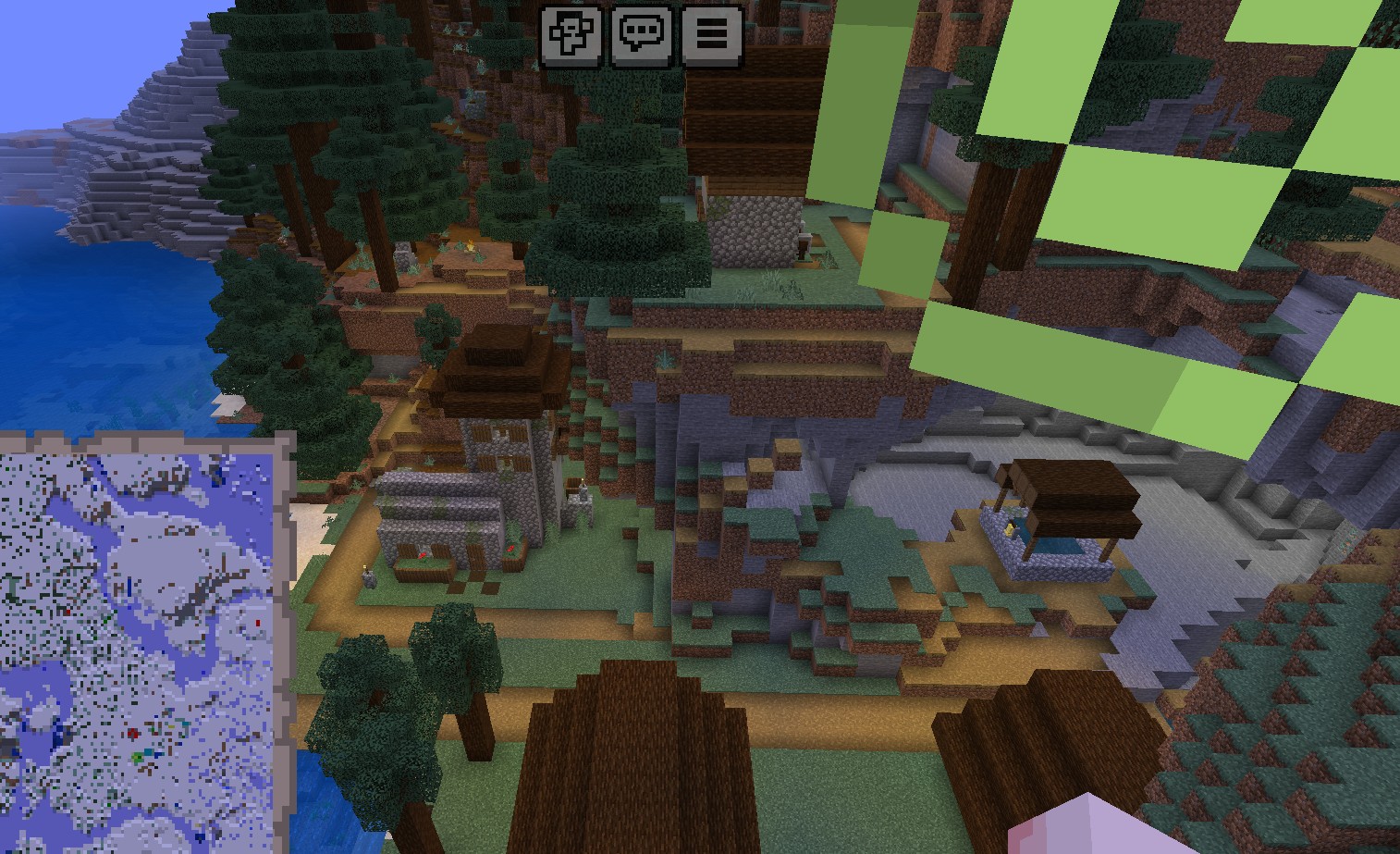
Task: Open the chat speech bubble button
Action: tap(642, 35)
